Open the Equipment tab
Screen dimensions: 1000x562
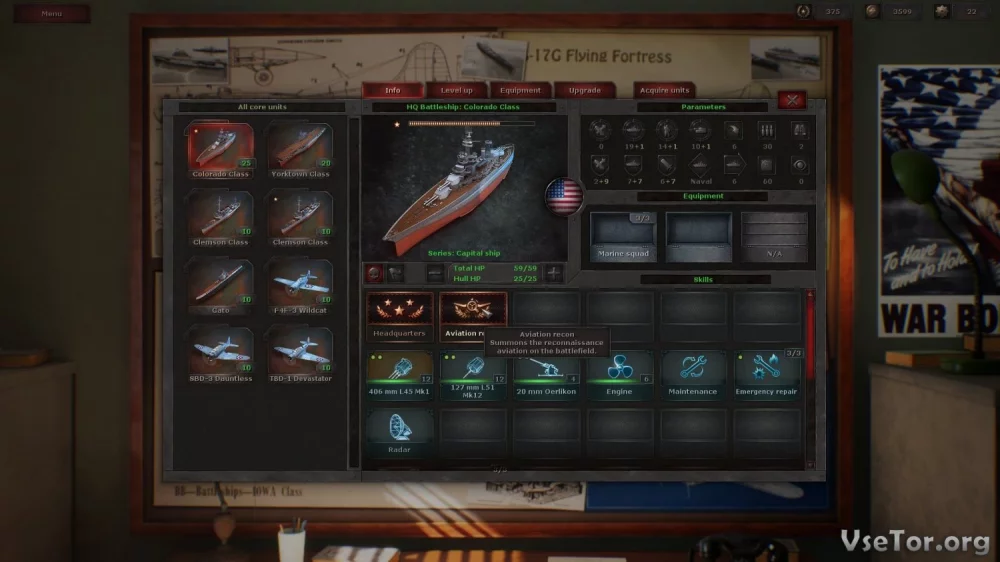[x=521, y=90]
